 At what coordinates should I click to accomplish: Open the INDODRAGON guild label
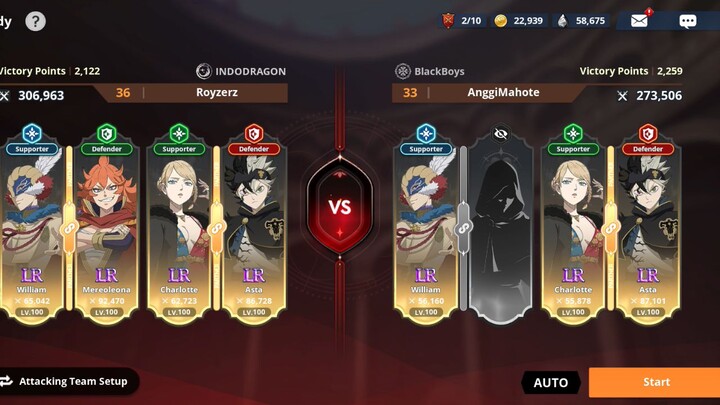[x=241, y=71]
